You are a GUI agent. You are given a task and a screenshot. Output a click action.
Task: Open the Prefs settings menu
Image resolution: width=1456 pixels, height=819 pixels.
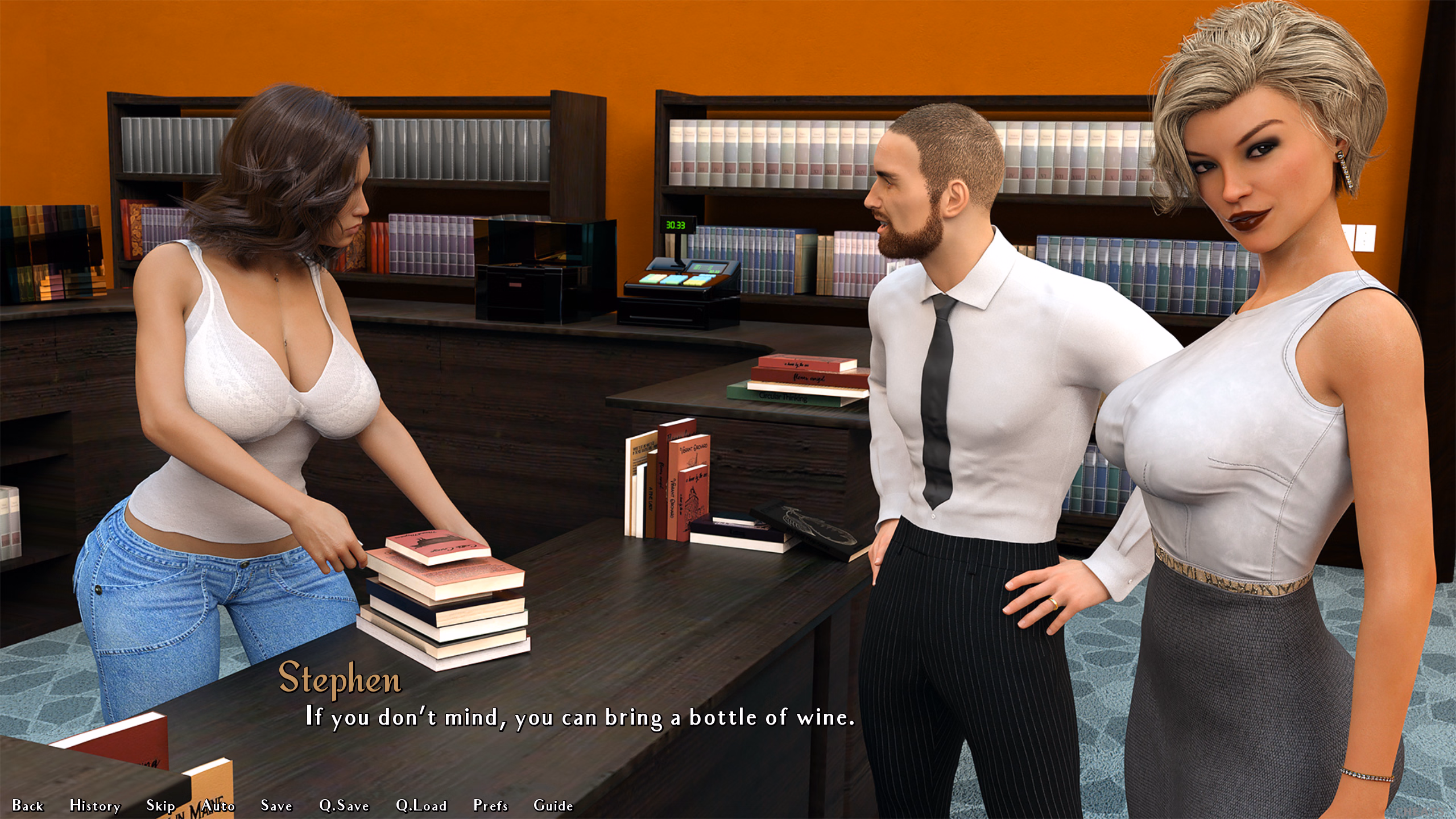coord(490,805)
